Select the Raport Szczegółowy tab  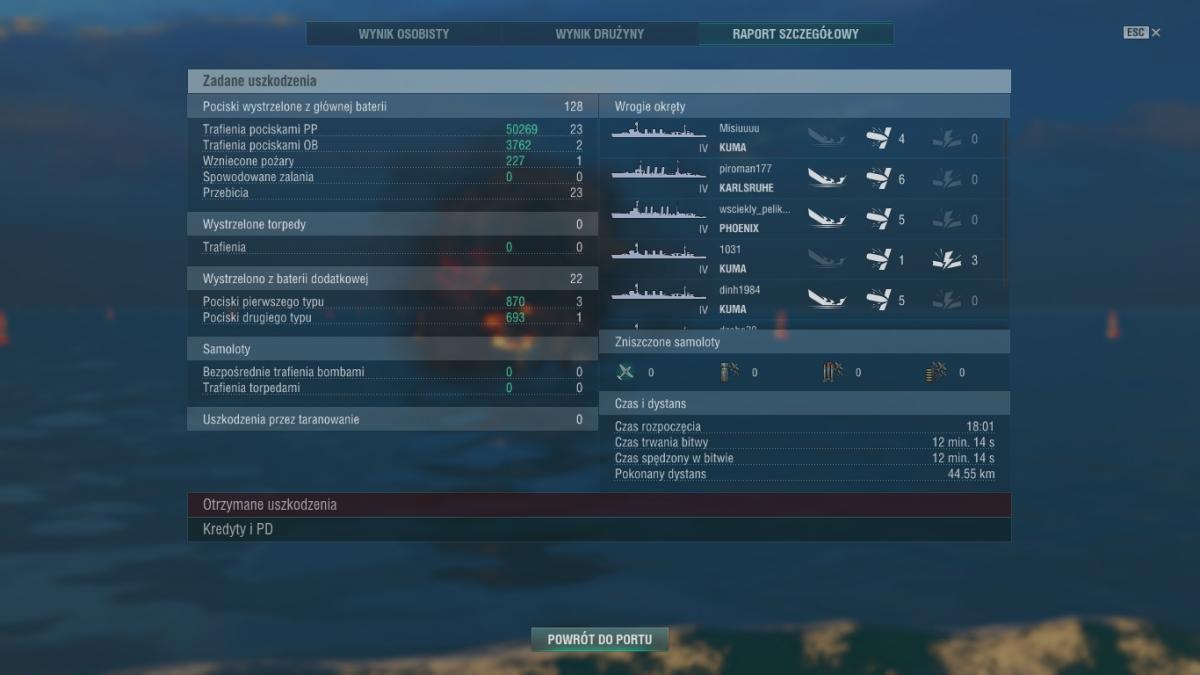[796, 34]
